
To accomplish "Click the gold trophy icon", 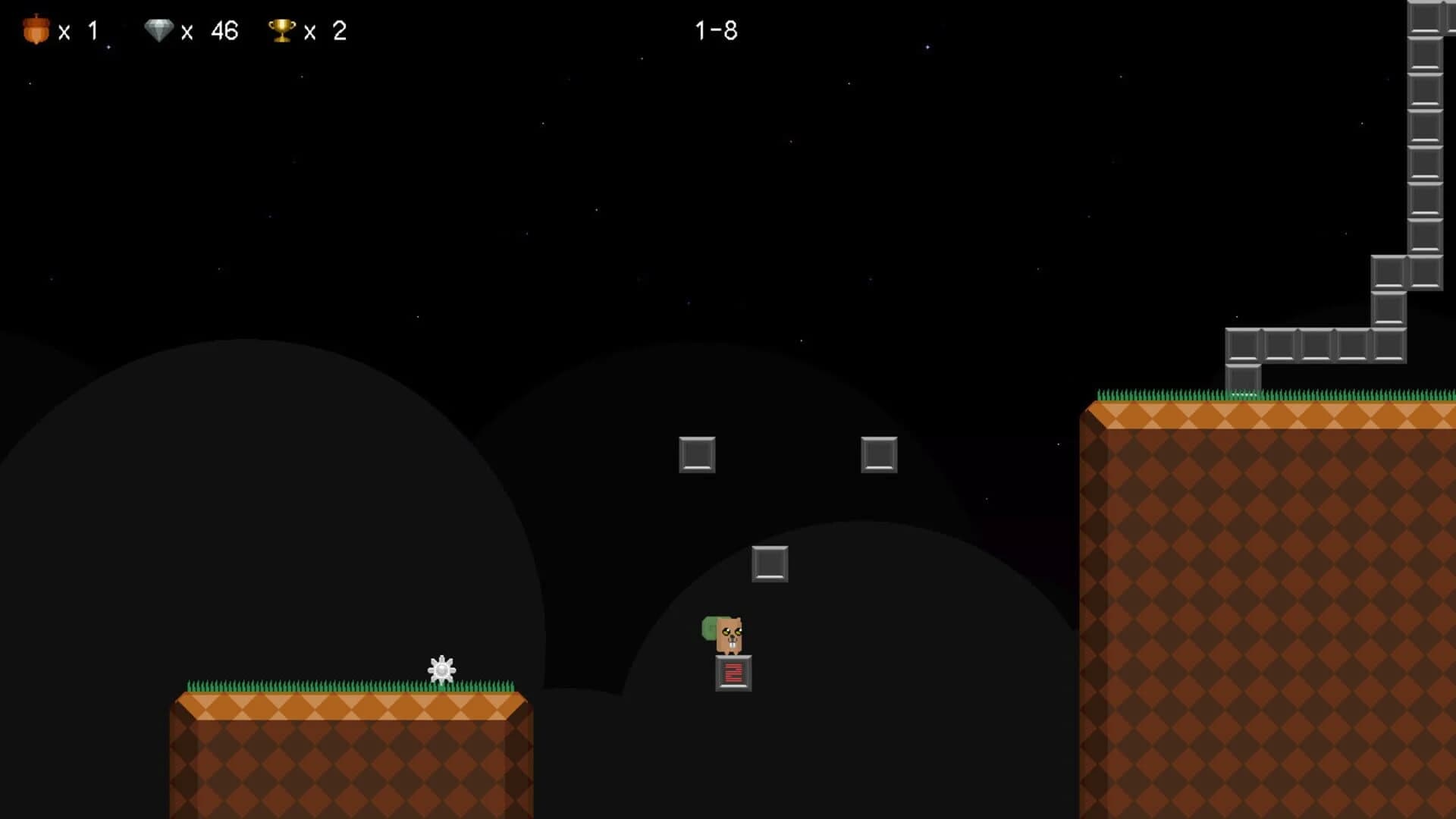I will click(x=281, y=29).
